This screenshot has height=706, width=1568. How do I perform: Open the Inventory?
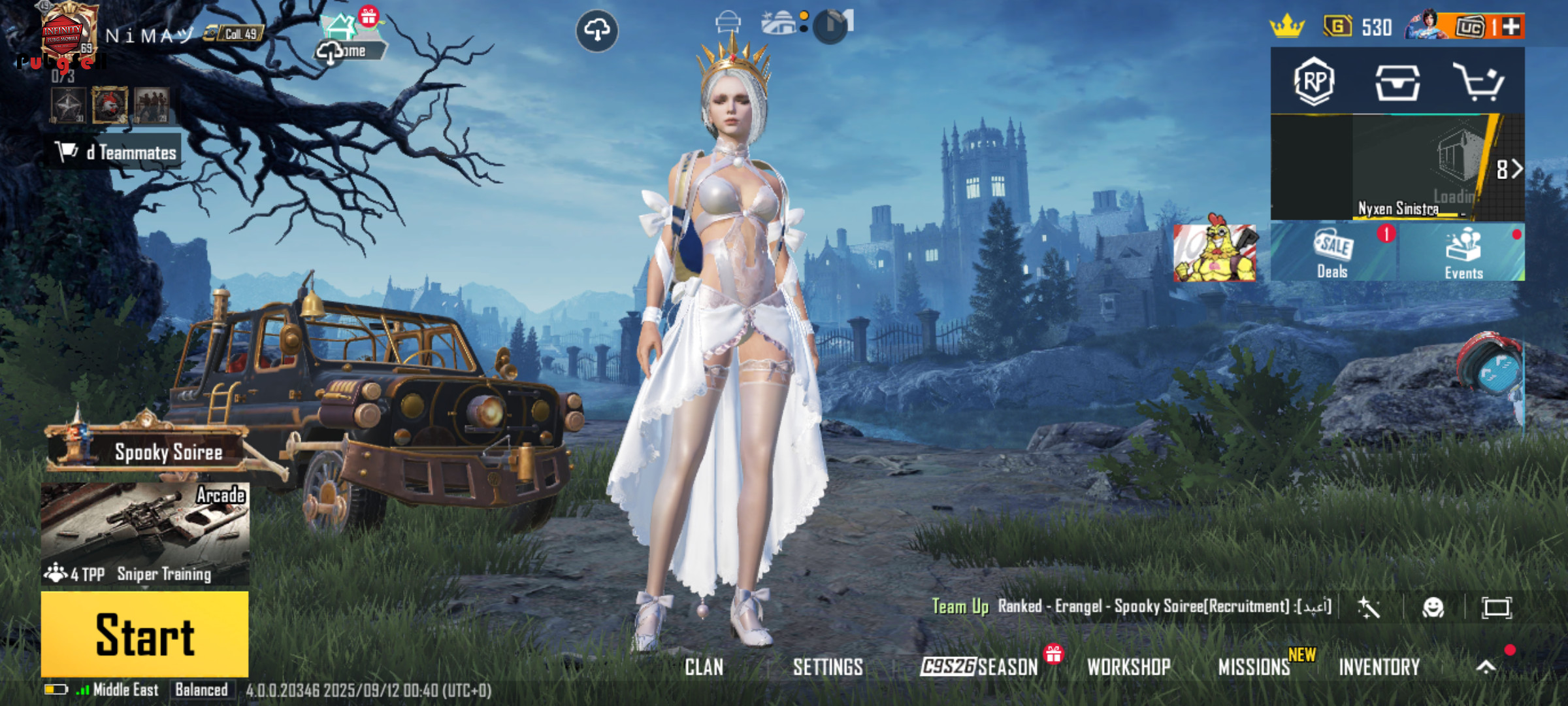click(1379, 667)
